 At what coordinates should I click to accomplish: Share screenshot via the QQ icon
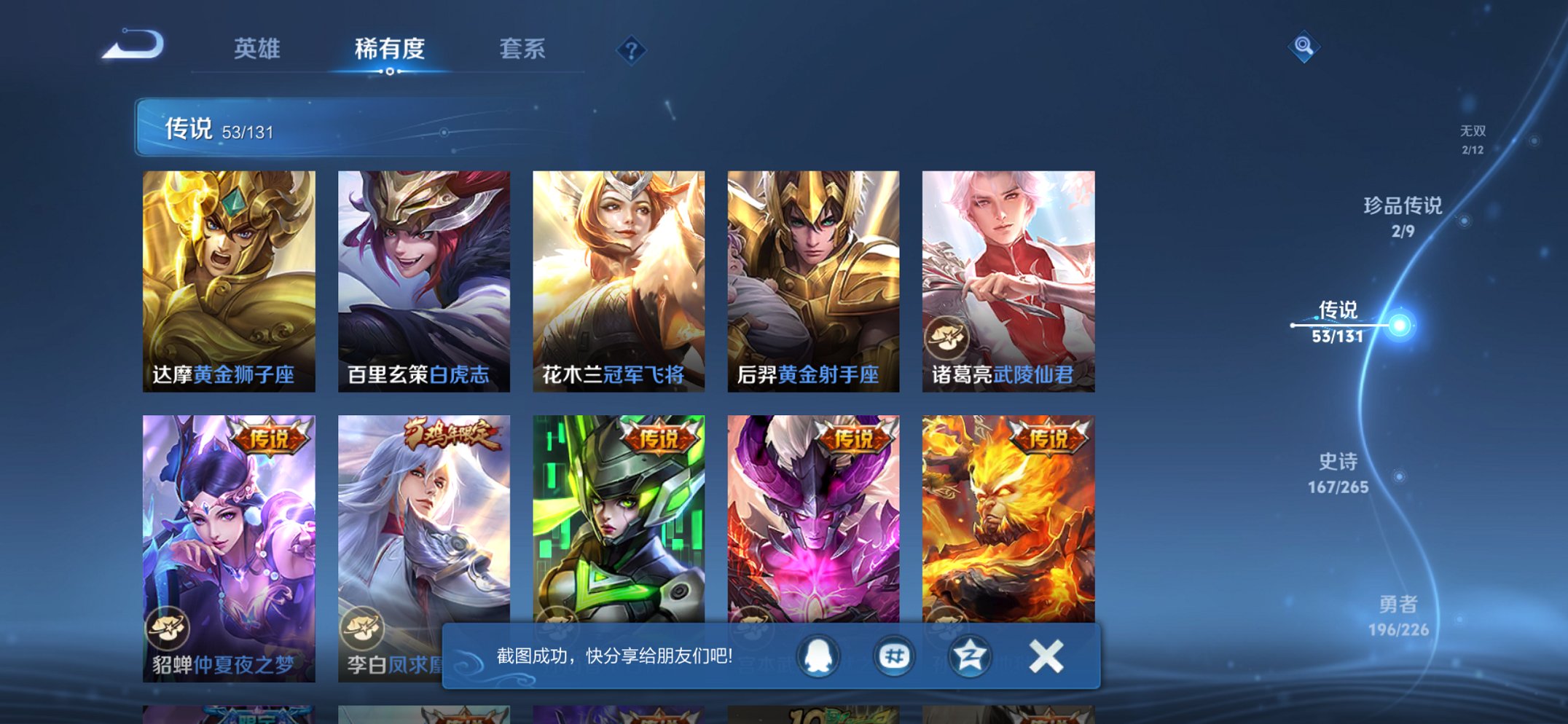pos(817,656)
